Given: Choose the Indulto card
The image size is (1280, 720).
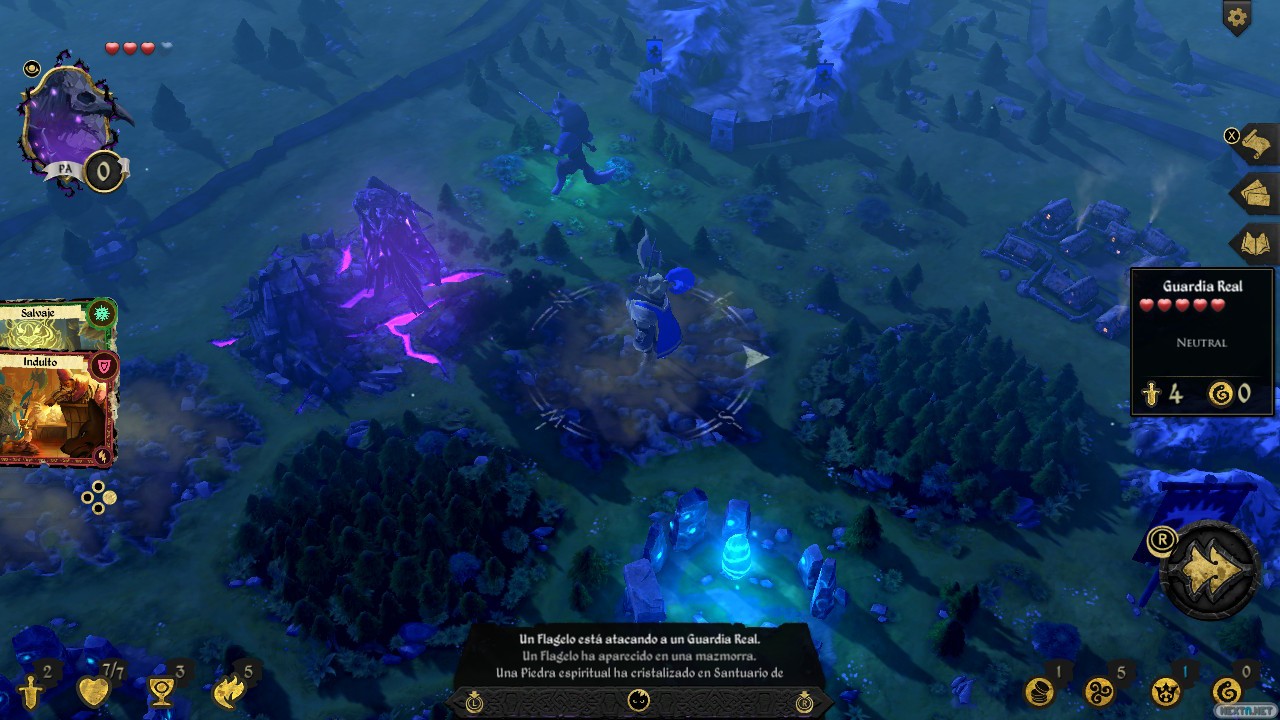Looking at the screenshot, I should coord(58,407).
